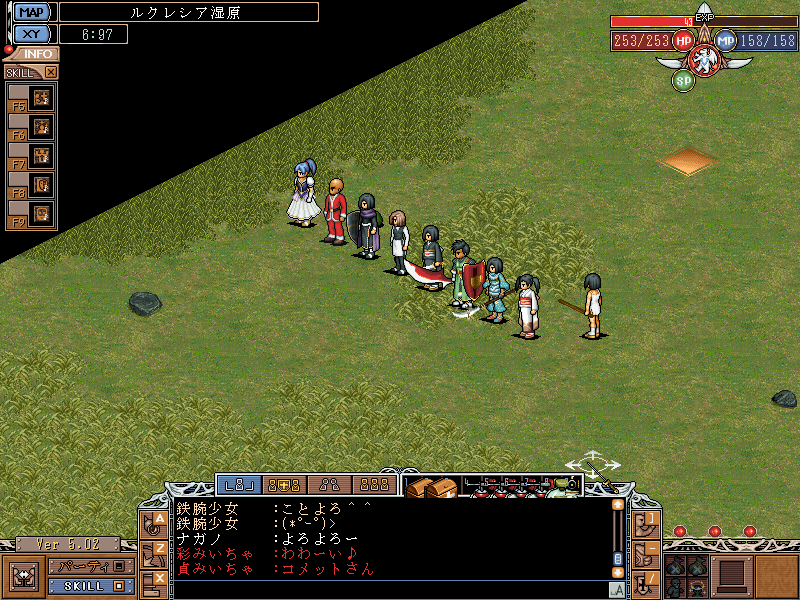Toggle the blue SKILL button
The height and width of the screenshot is (600, 800).
[x=90, y=585]
